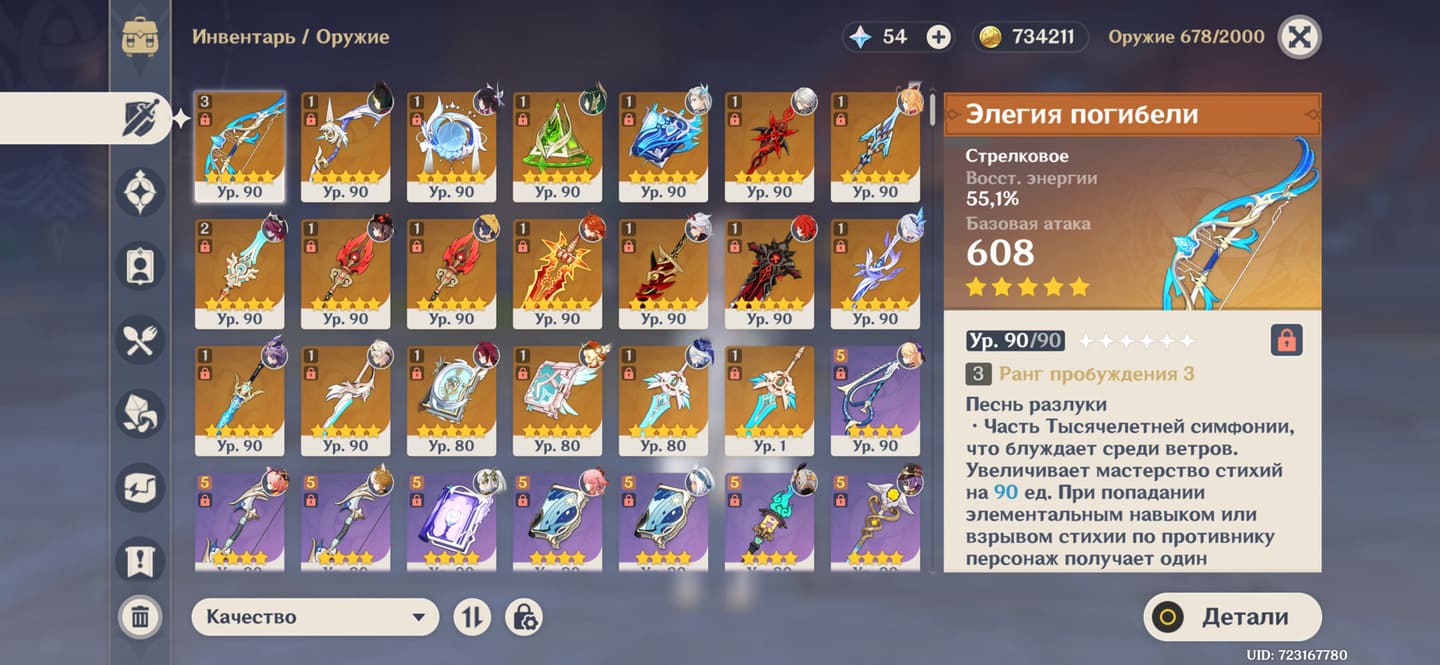Click the lock filter button beside sort arrows
1440x665 pixels.
tap(523, 617)
